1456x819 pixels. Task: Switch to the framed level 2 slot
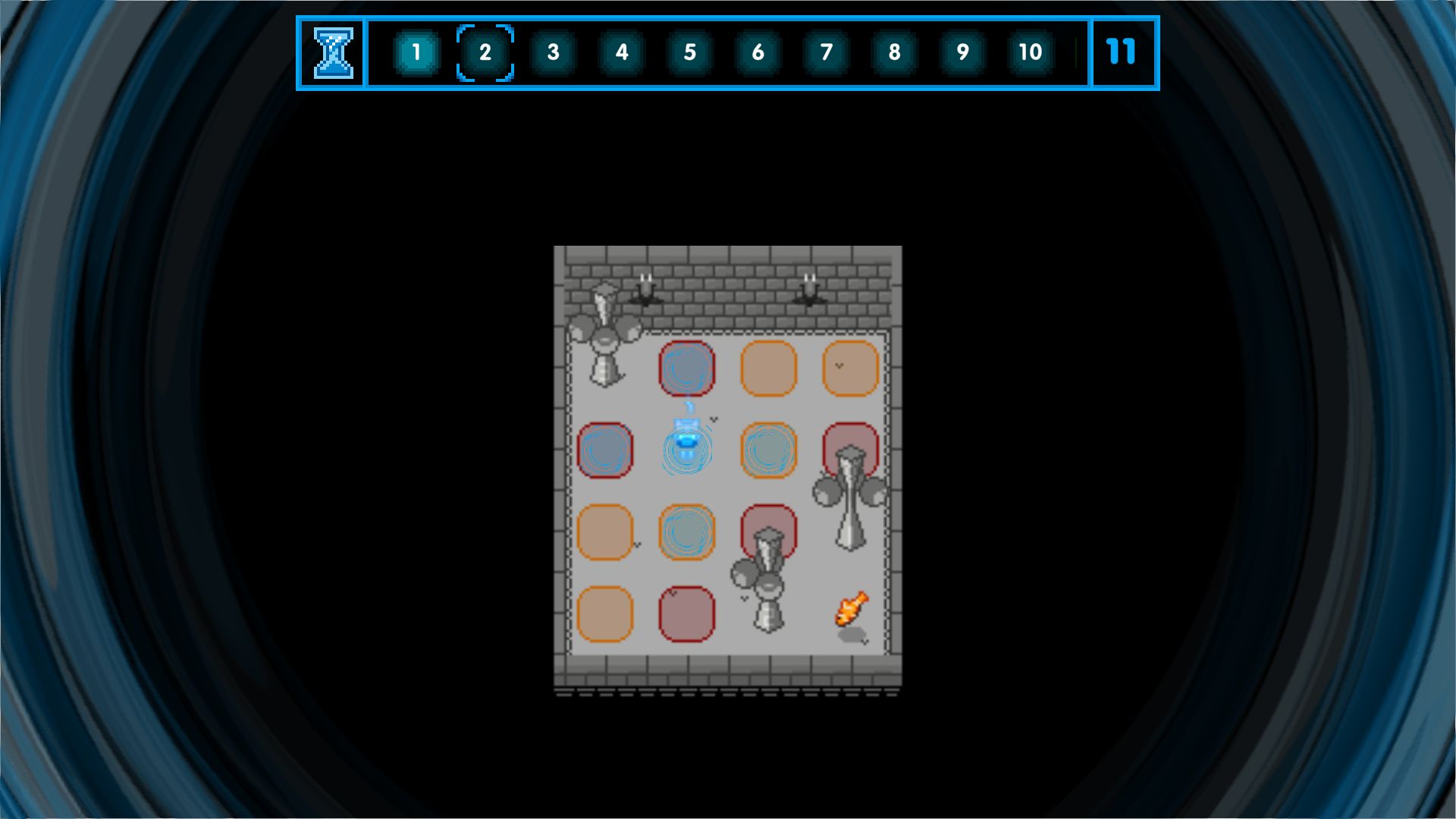(x=485, y=52)
